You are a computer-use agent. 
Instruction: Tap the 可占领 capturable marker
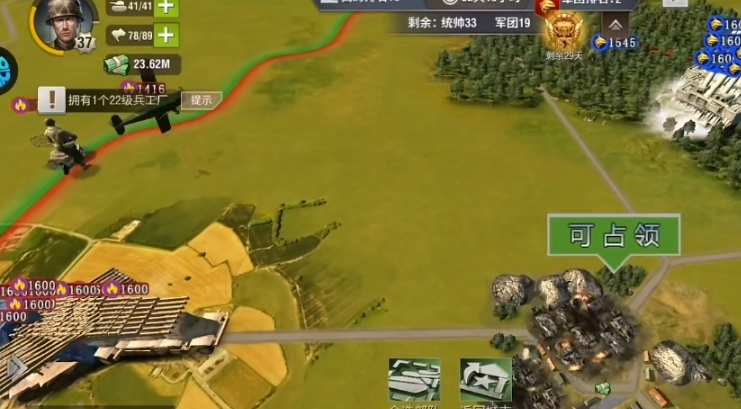click(x=613, y=237)
